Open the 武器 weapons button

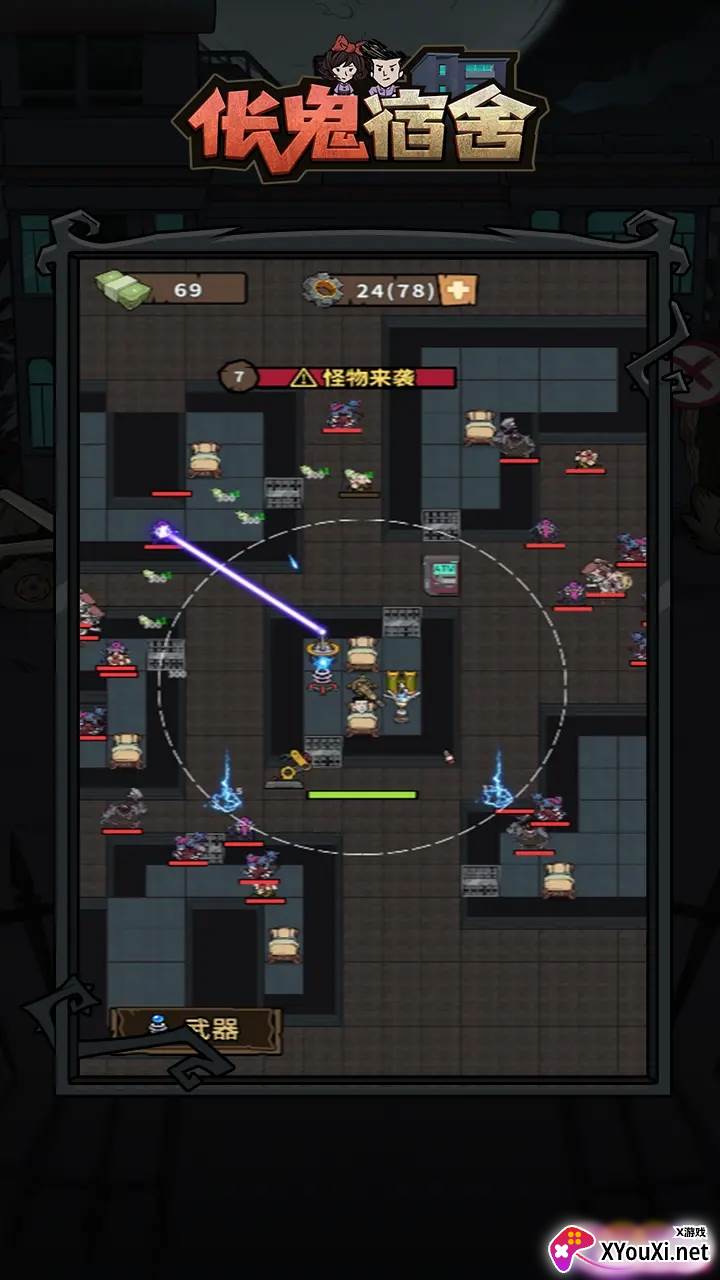coord(195,1029)
